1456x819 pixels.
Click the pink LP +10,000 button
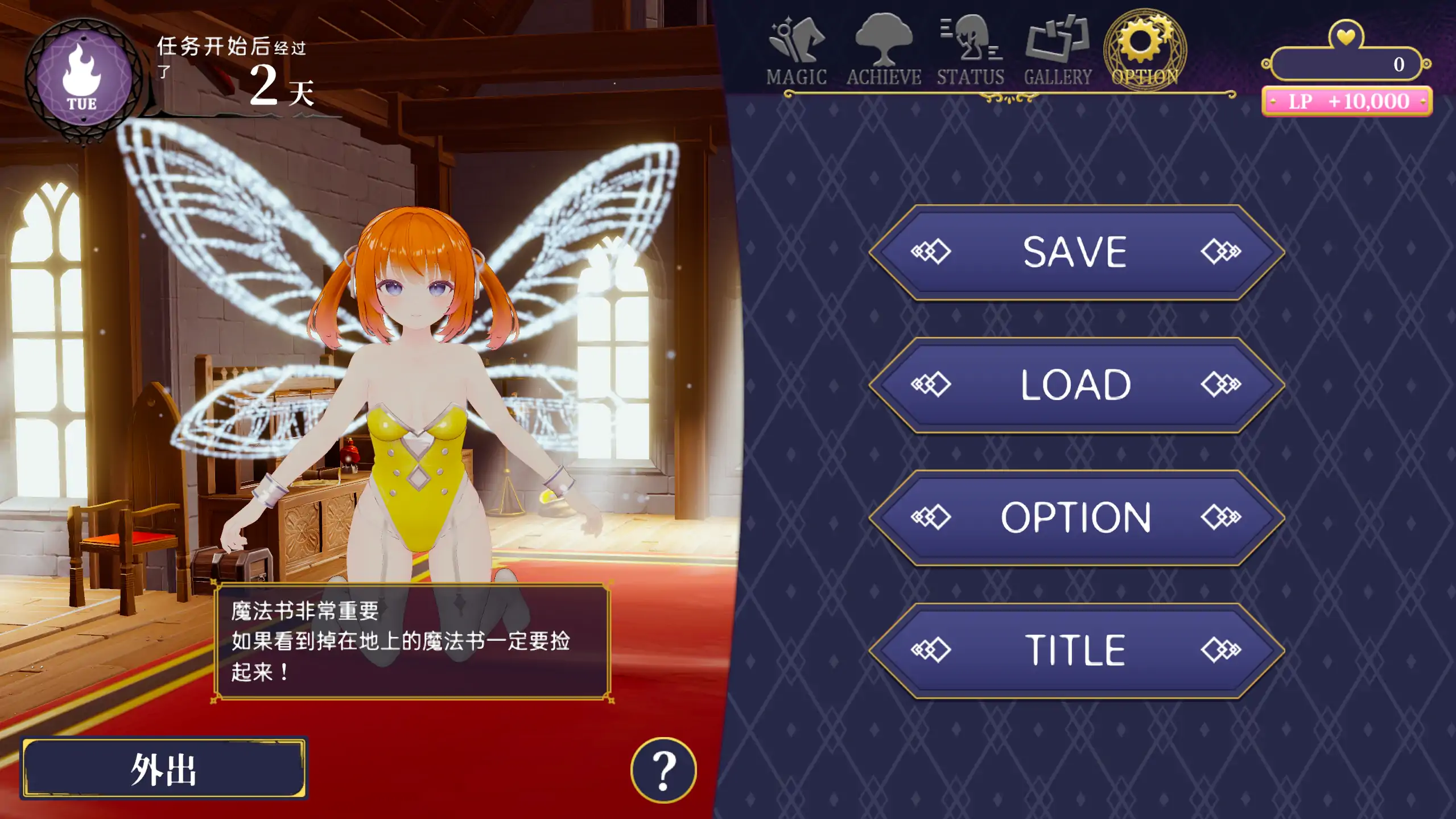pos(1344,102)
